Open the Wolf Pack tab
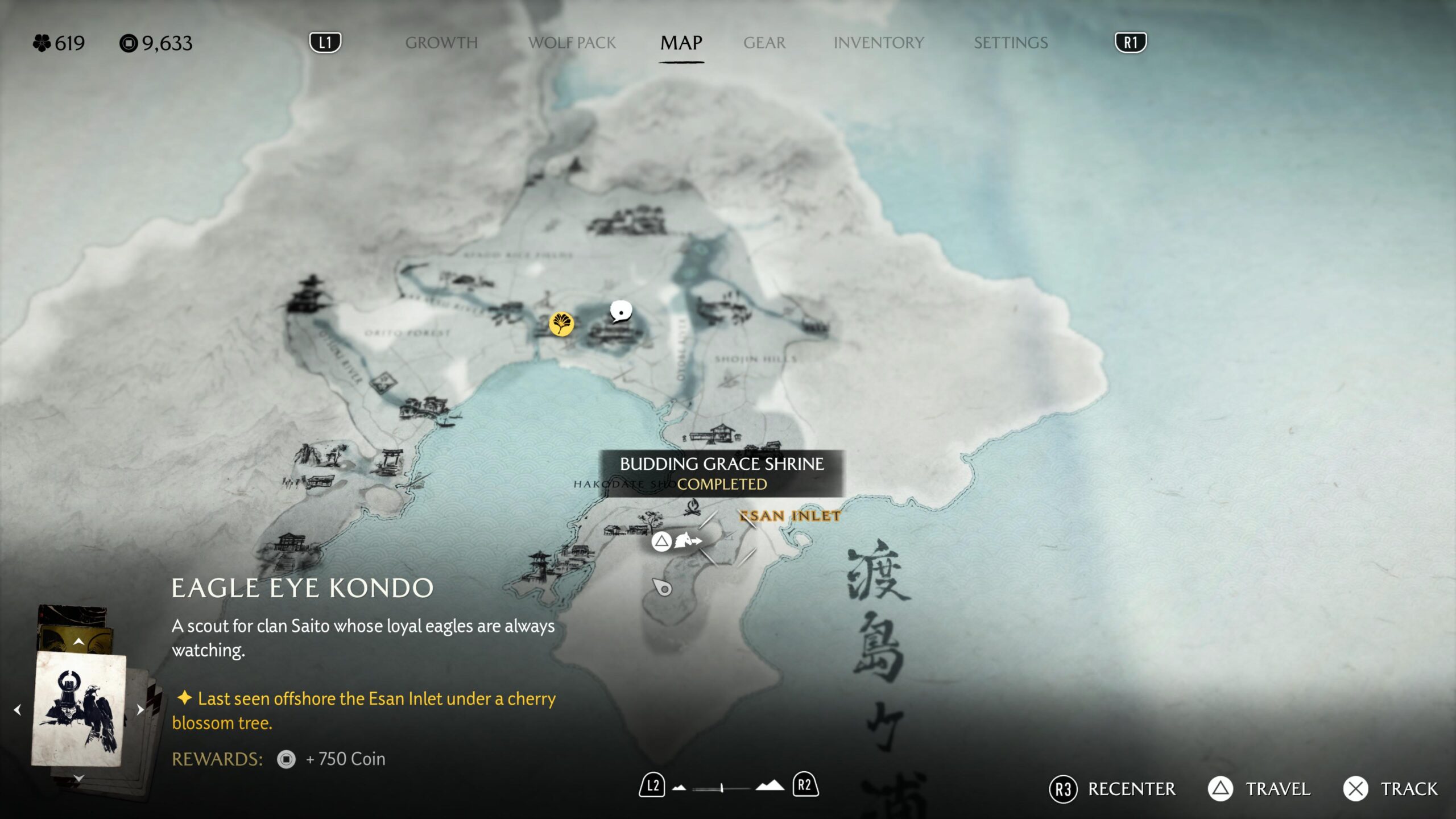Viewport: 1456px width, 819px height. [x=572, y=43]
